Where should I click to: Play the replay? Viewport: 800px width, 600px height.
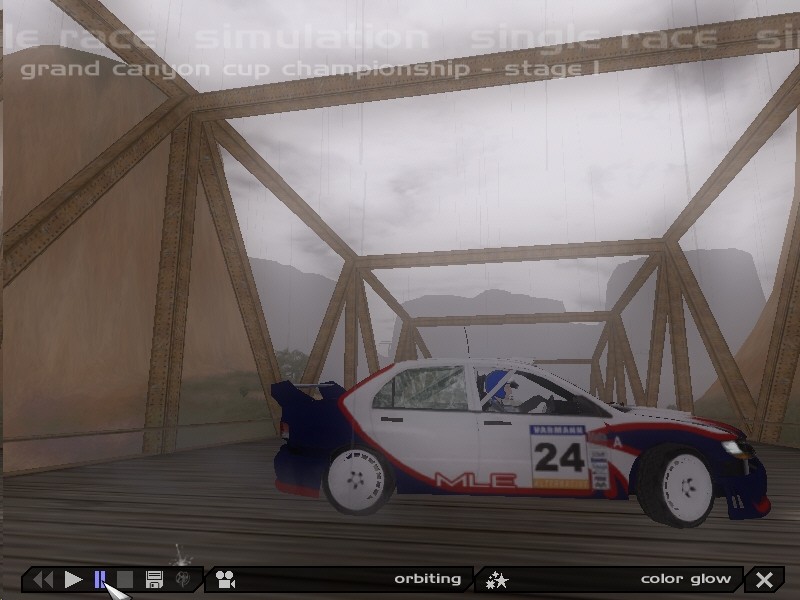click(x=73, y=579)
